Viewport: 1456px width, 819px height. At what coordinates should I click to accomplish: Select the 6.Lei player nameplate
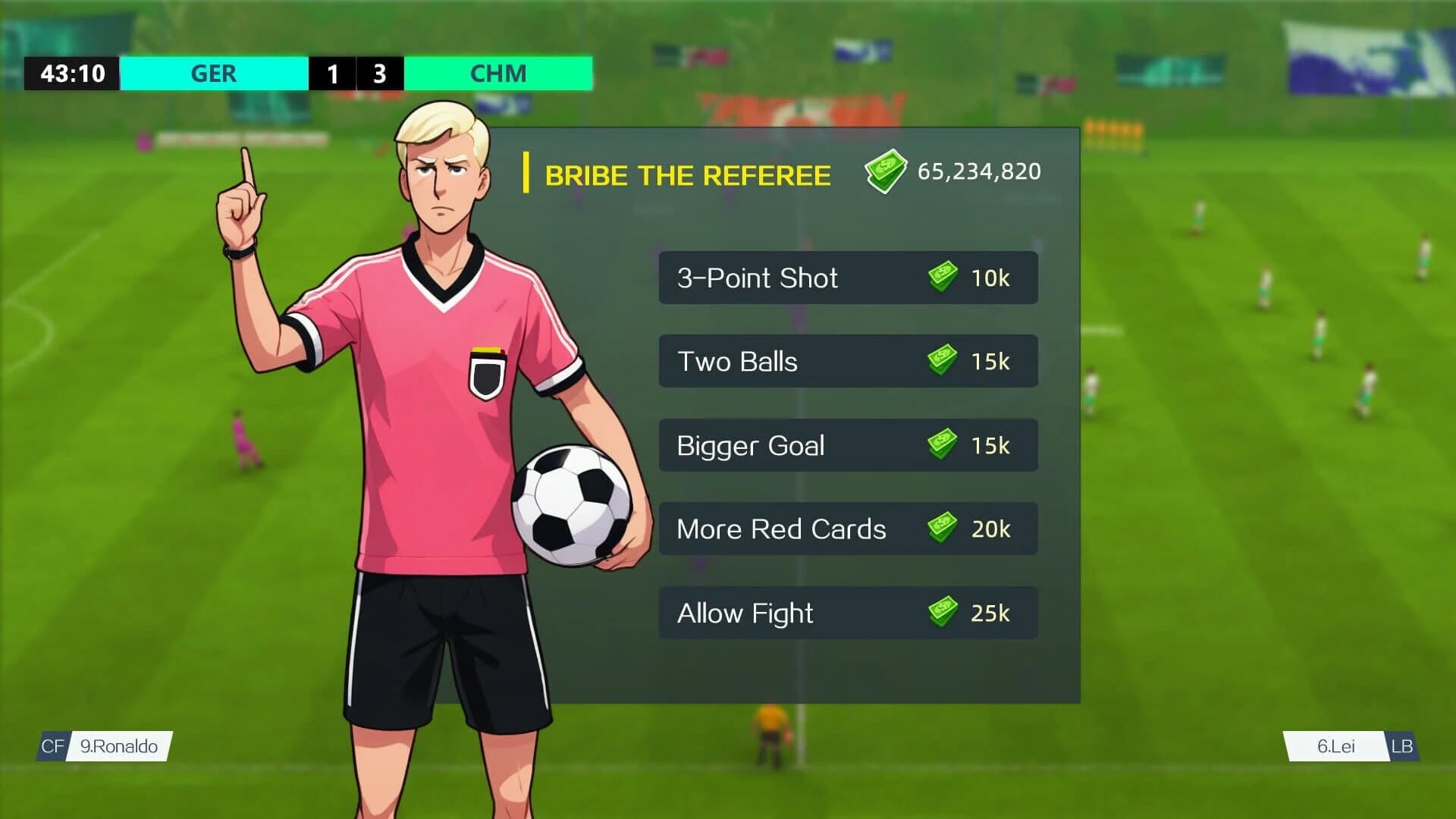click(1337, 746)
